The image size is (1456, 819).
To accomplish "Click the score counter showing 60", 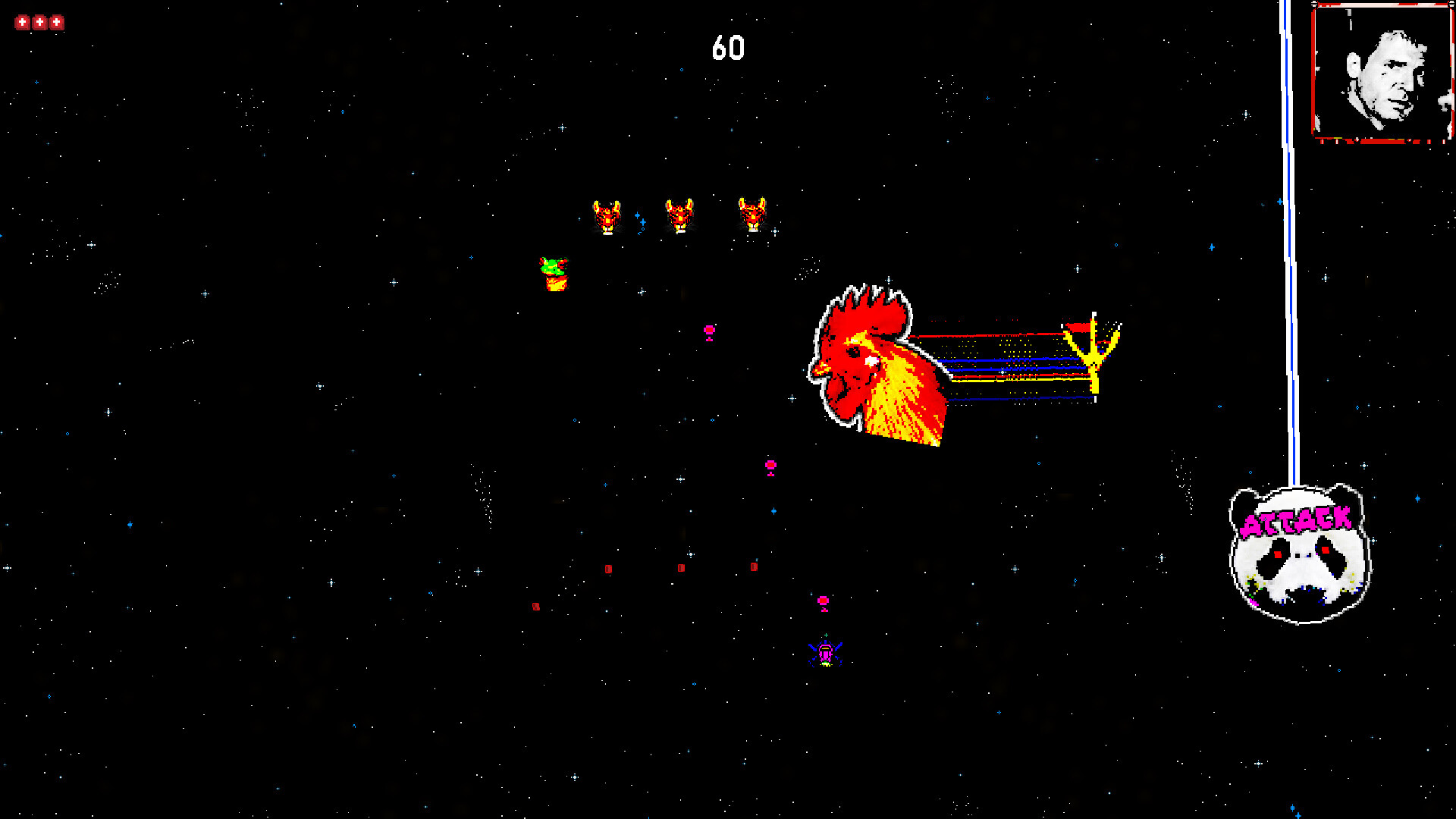I will click(728, 47).
